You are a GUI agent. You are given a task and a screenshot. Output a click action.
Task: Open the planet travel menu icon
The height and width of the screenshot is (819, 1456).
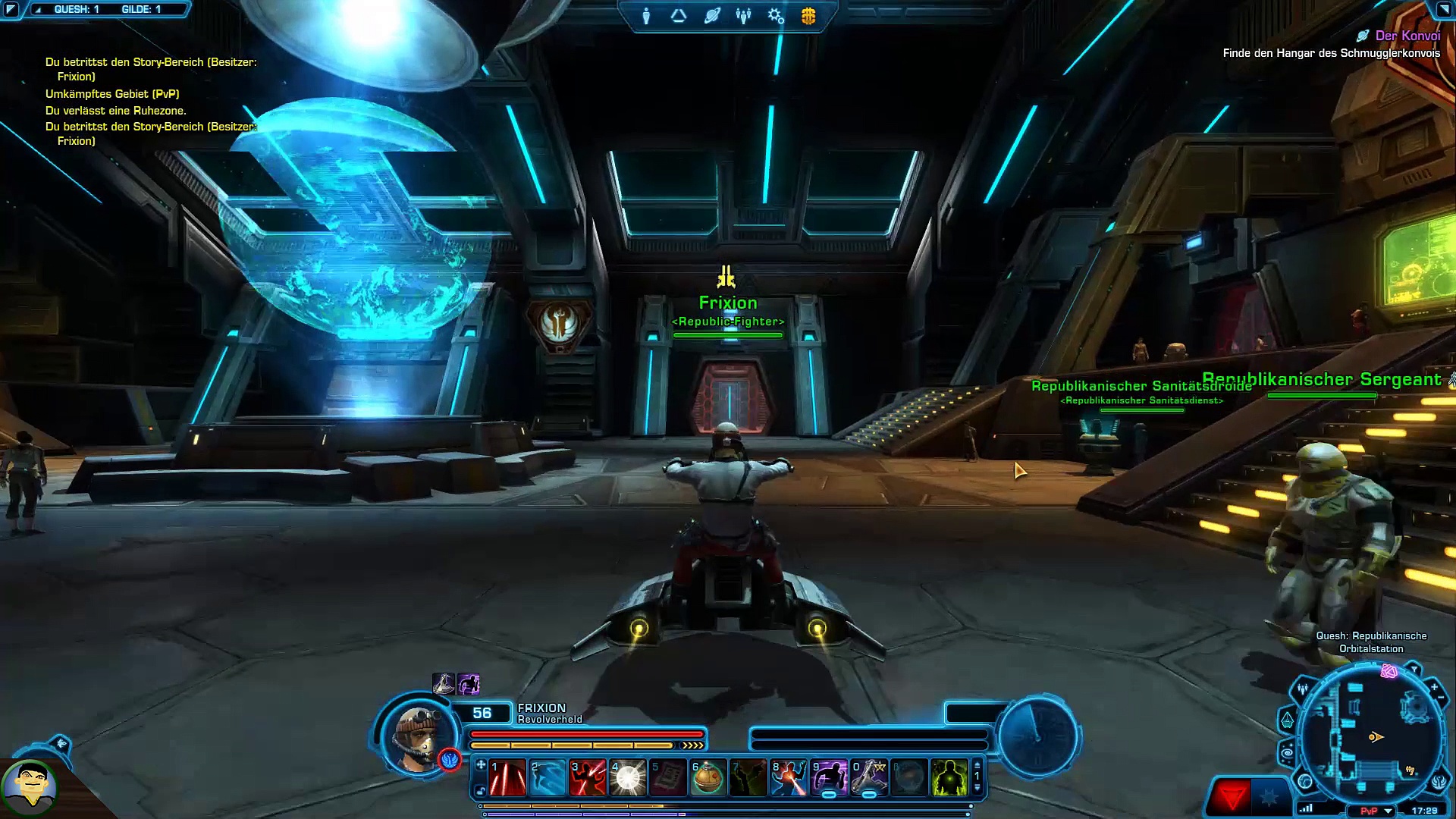pos(711,16)
